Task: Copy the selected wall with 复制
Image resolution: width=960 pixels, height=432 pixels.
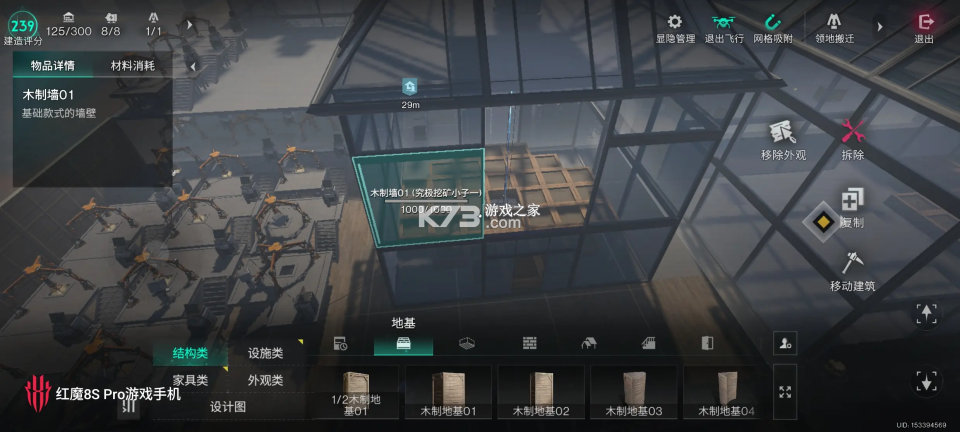Action: [x=852, y=206]
